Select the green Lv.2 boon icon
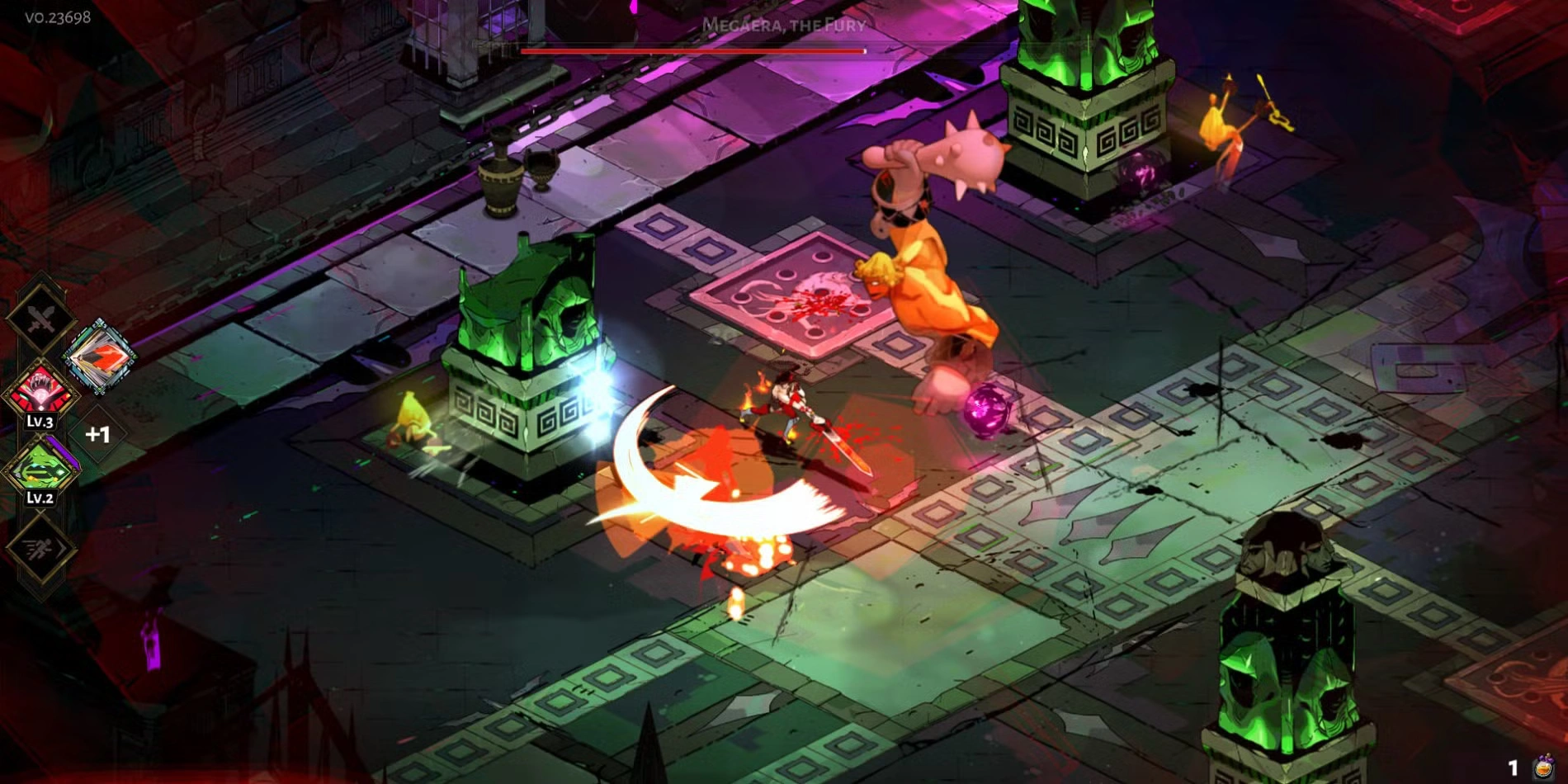 (x=41, y=468)
